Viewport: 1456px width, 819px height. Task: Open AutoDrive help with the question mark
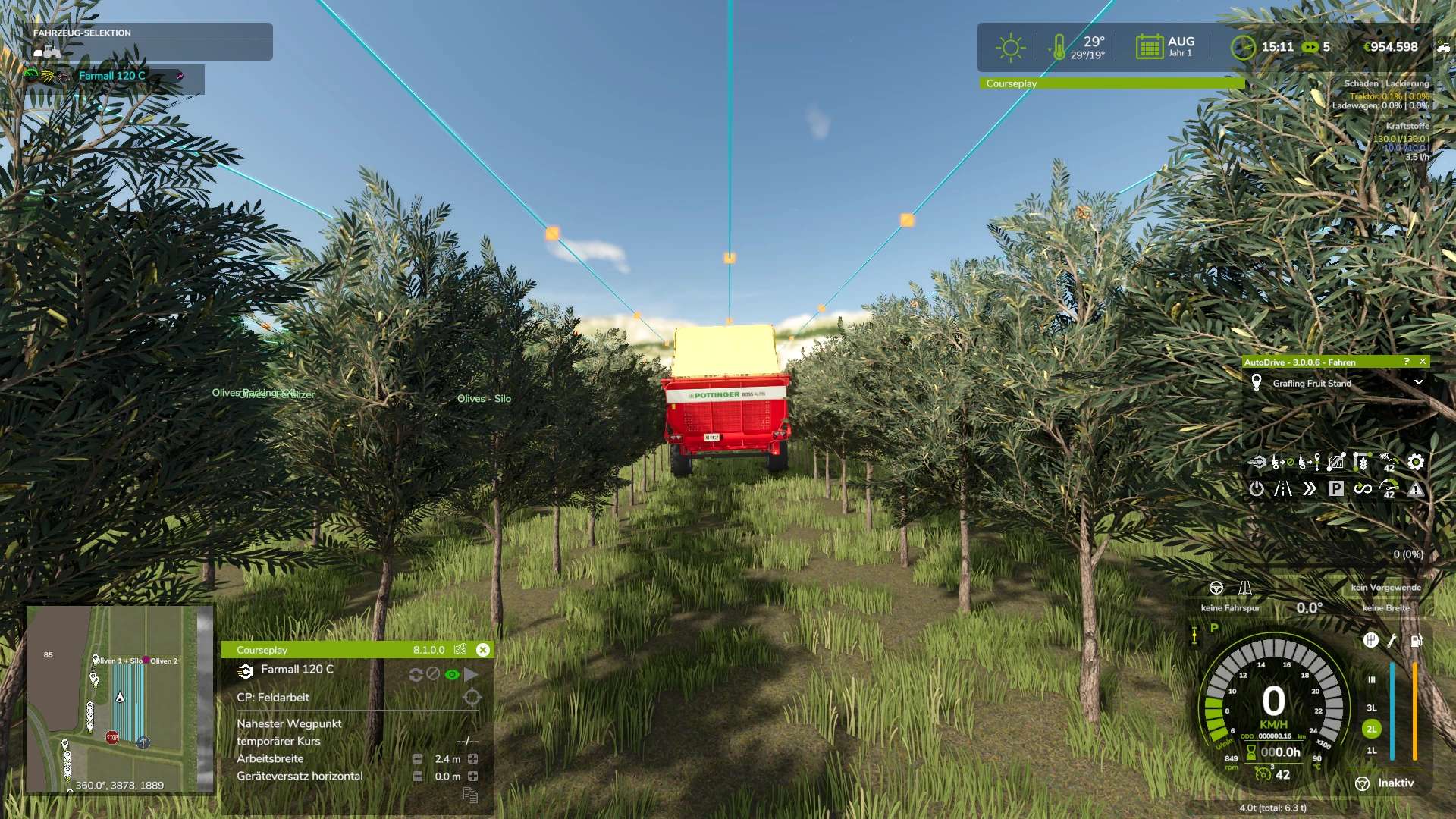[1407, 362]
